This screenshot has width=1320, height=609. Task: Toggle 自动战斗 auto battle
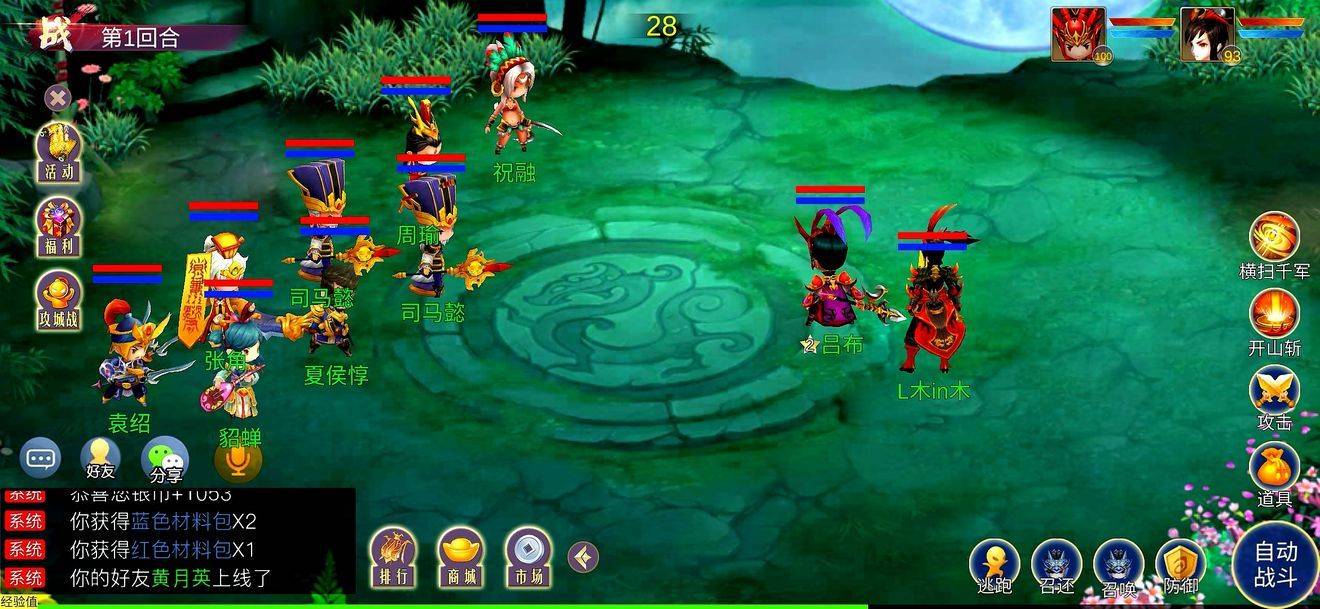coord(1275,565)
